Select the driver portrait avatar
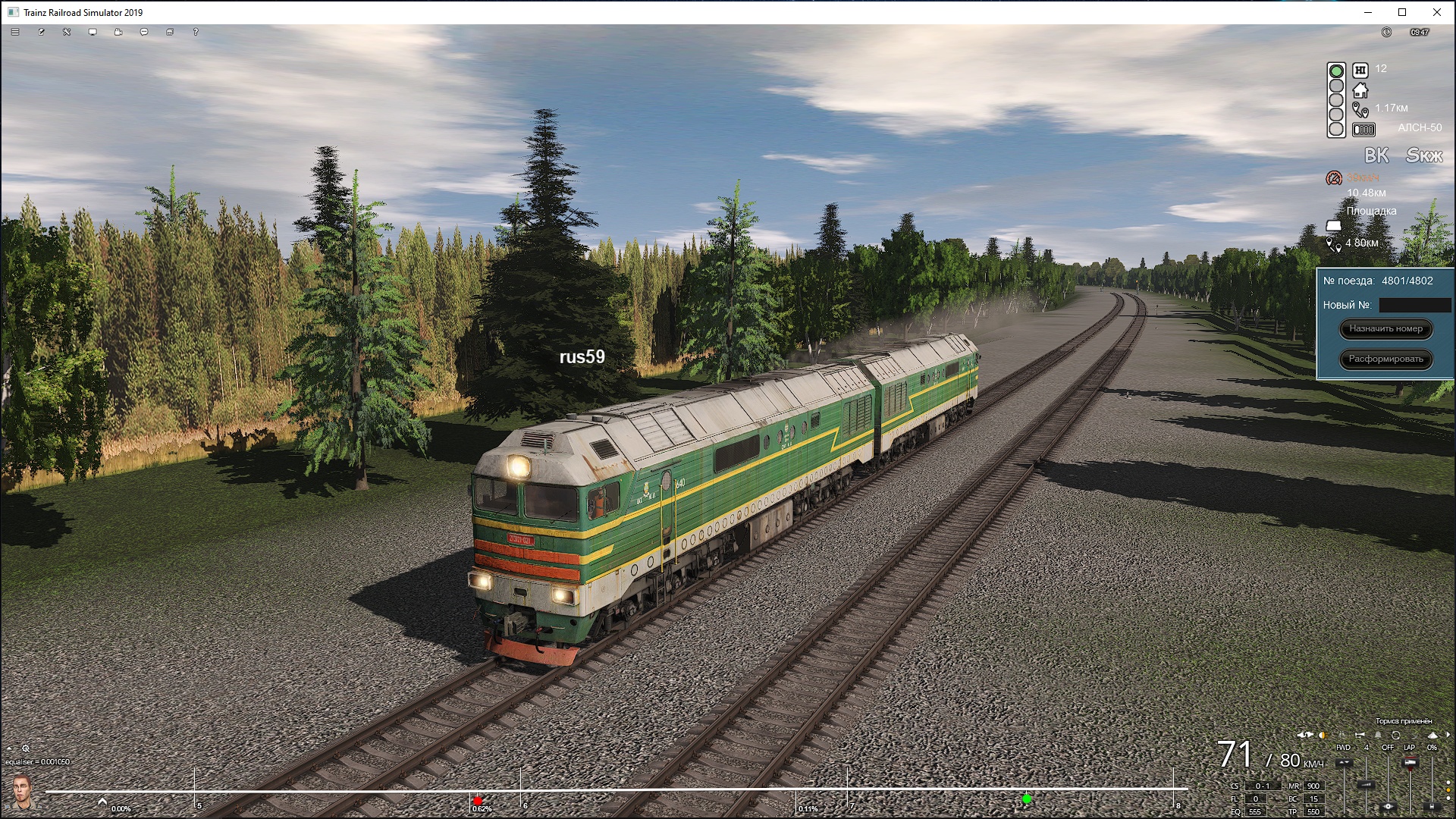 pos(21,792)
